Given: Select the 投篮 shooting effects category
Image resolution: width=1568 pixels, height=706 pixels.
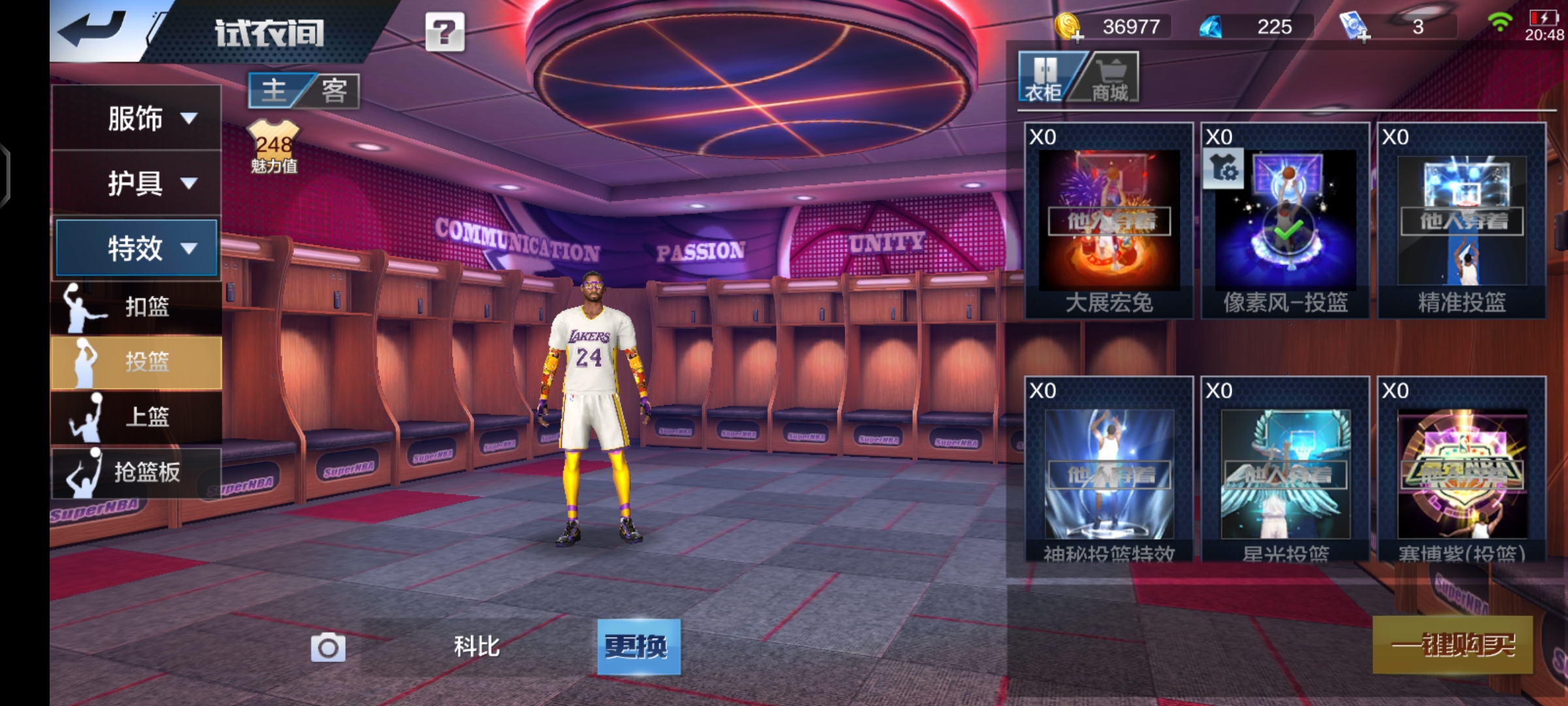Looking at the screenshot, I should click(x=137, y=361).
